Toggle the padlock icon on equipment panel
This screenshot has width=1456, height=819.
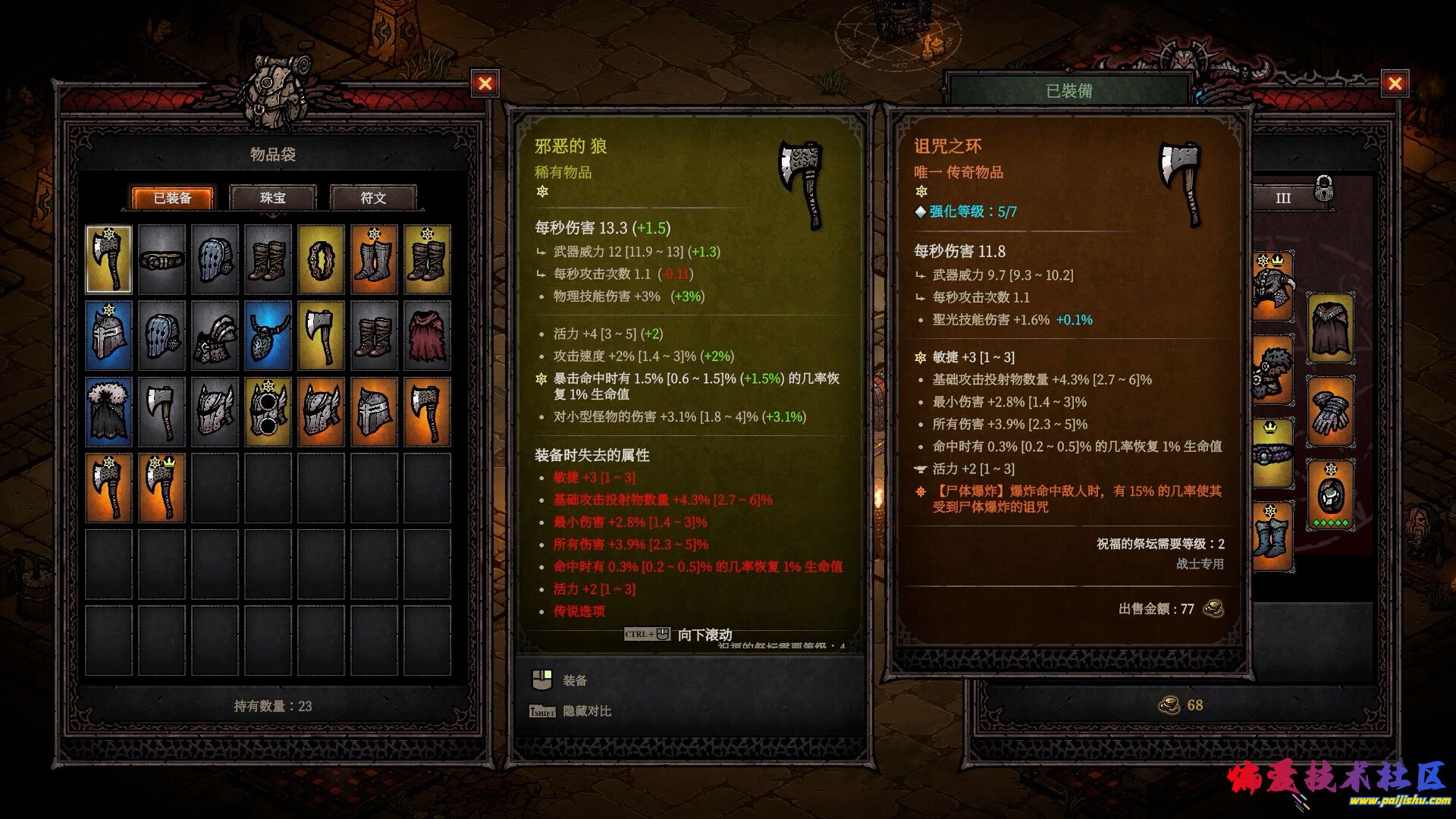click(1323, 188)
